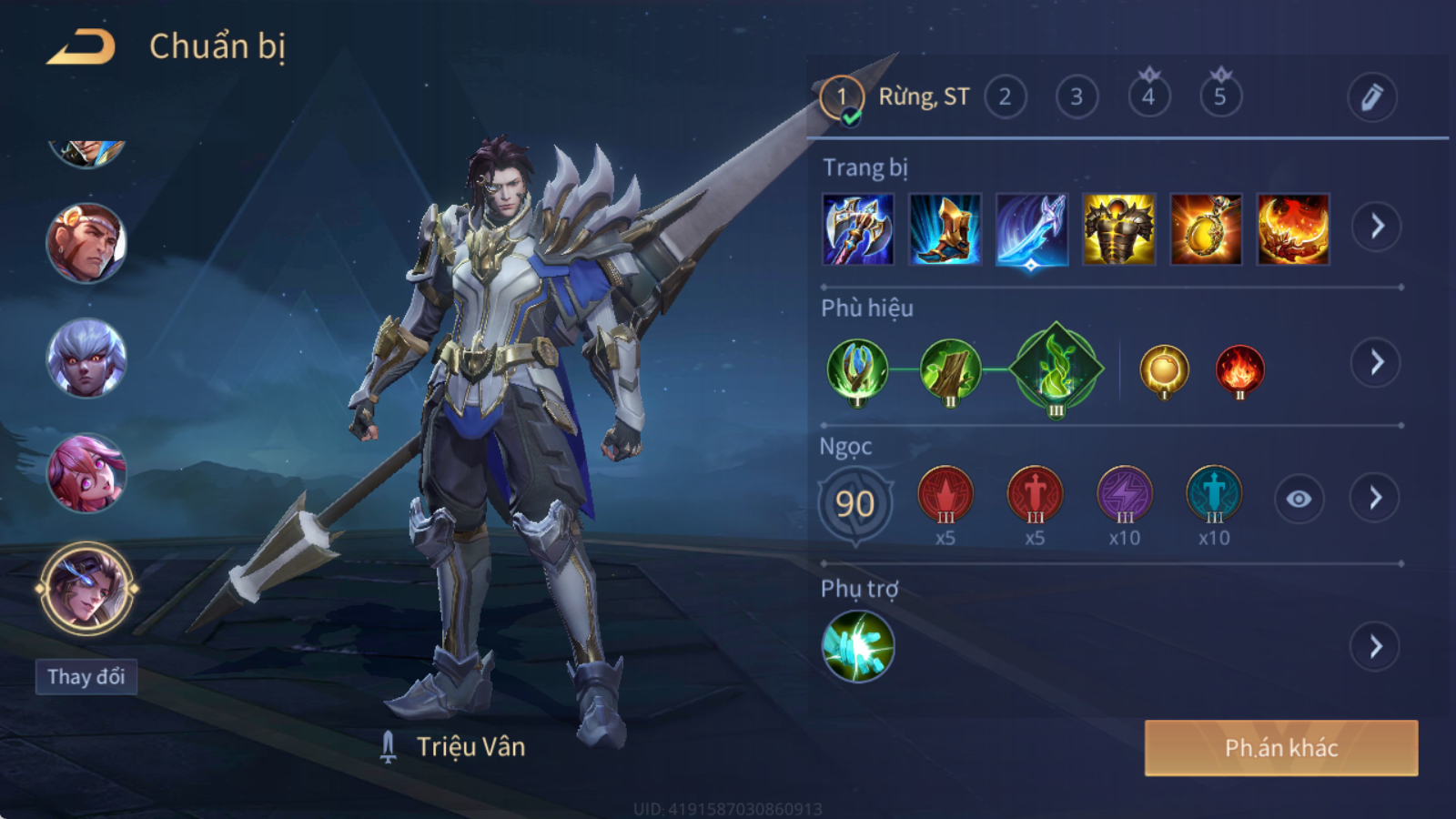Choose the Phụ trợ support spell icon
1456x819 pixels.
click(x=857, y=646)
